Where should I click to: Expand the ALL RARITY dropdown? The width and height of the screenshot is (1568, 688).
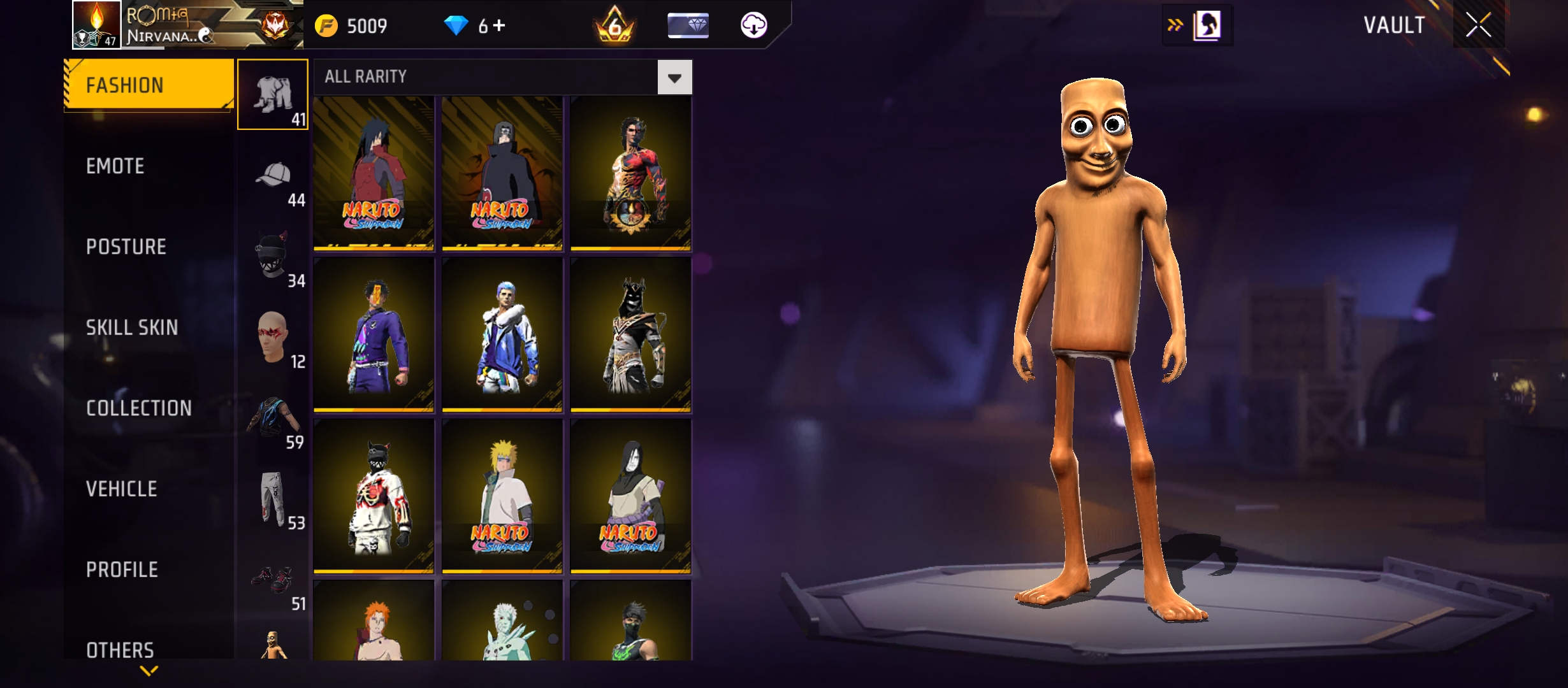pos(674,77)
